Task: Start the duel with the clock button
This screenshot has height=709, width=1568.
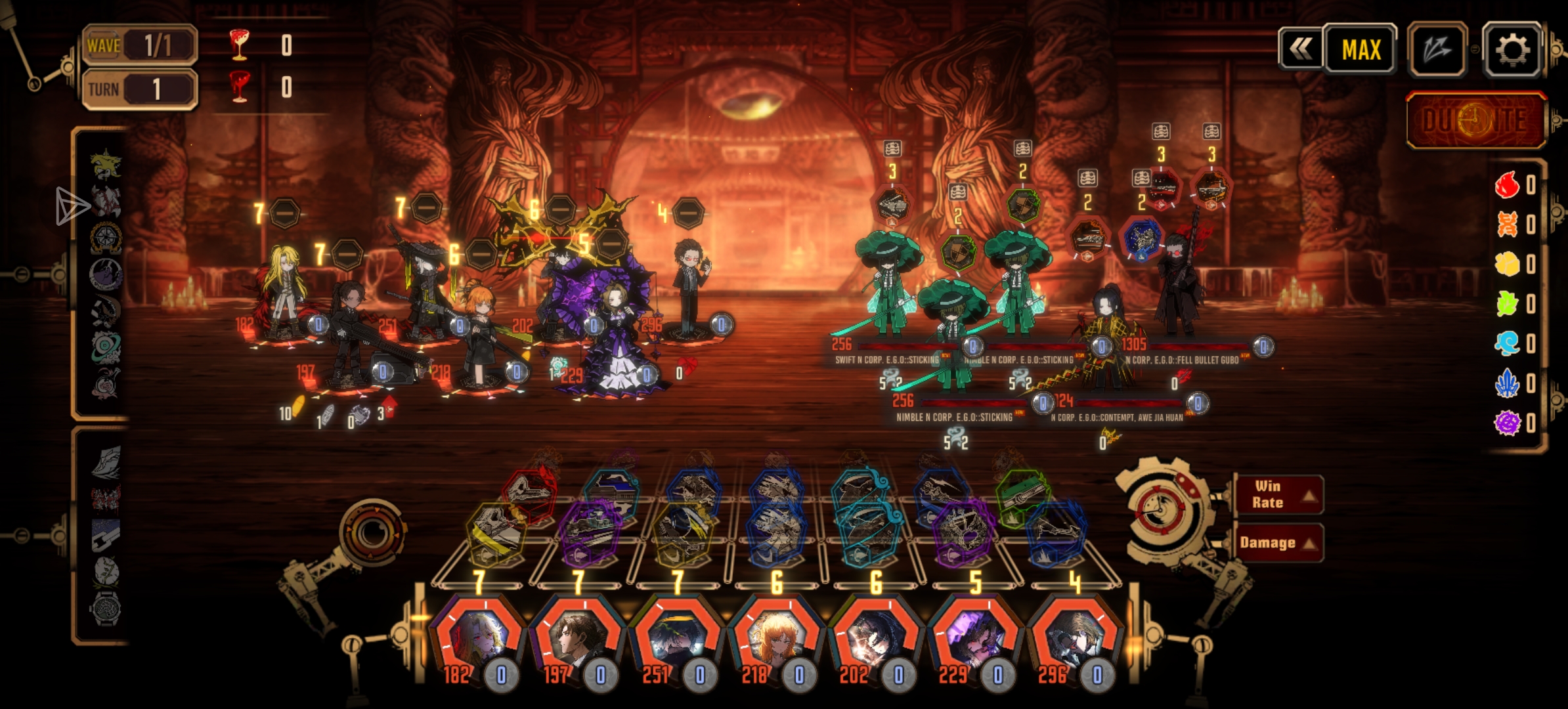Action: point(1476,120)
